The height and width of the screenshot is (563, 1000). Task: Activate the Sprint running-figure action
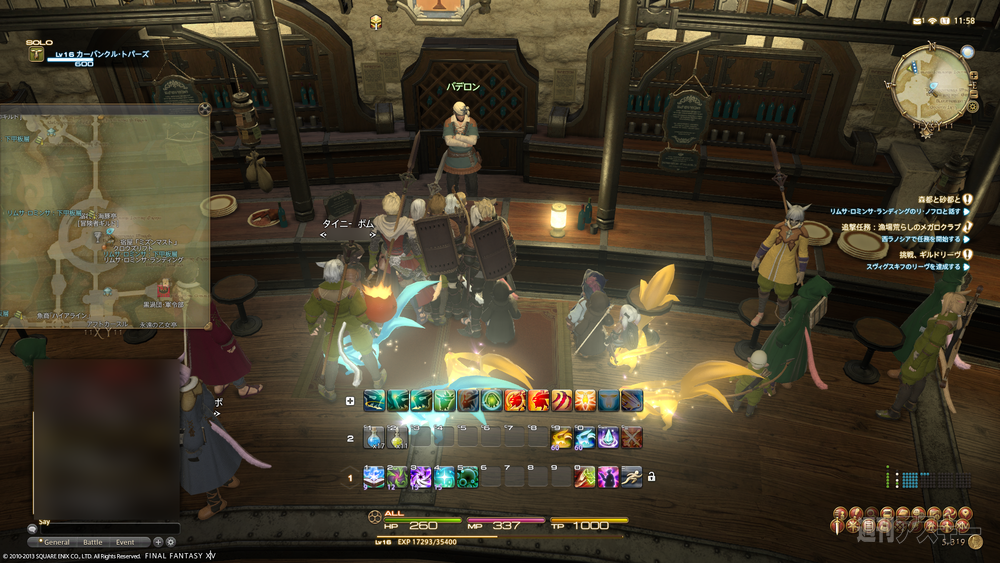click(630, 477)
